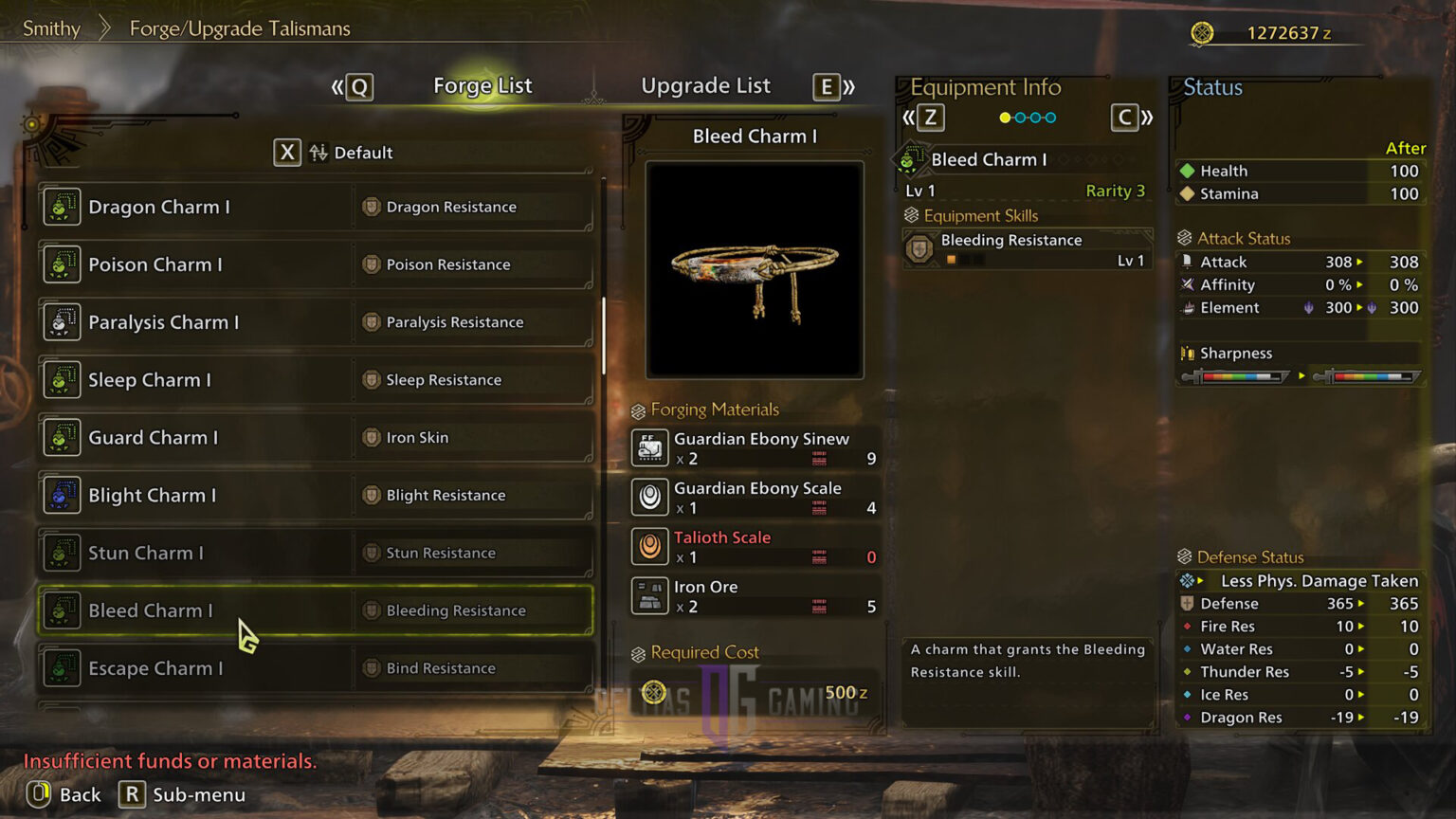The image size is (1456, 819).
Task: Select the Iron Ore material row
Action: 755,596
